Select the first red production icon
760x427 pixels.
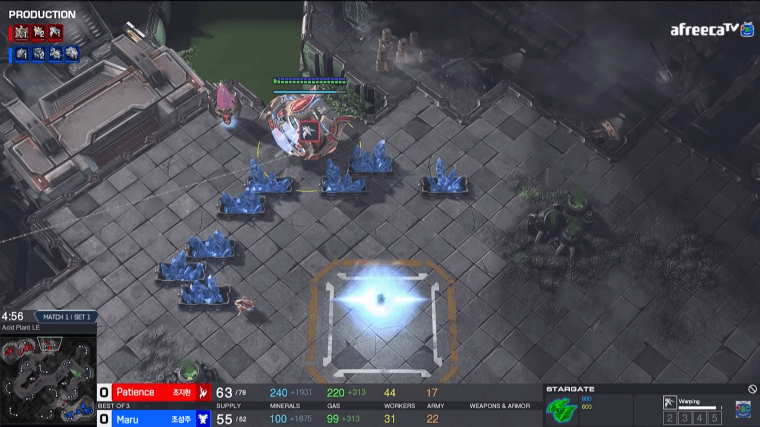(x=17, y=33)
